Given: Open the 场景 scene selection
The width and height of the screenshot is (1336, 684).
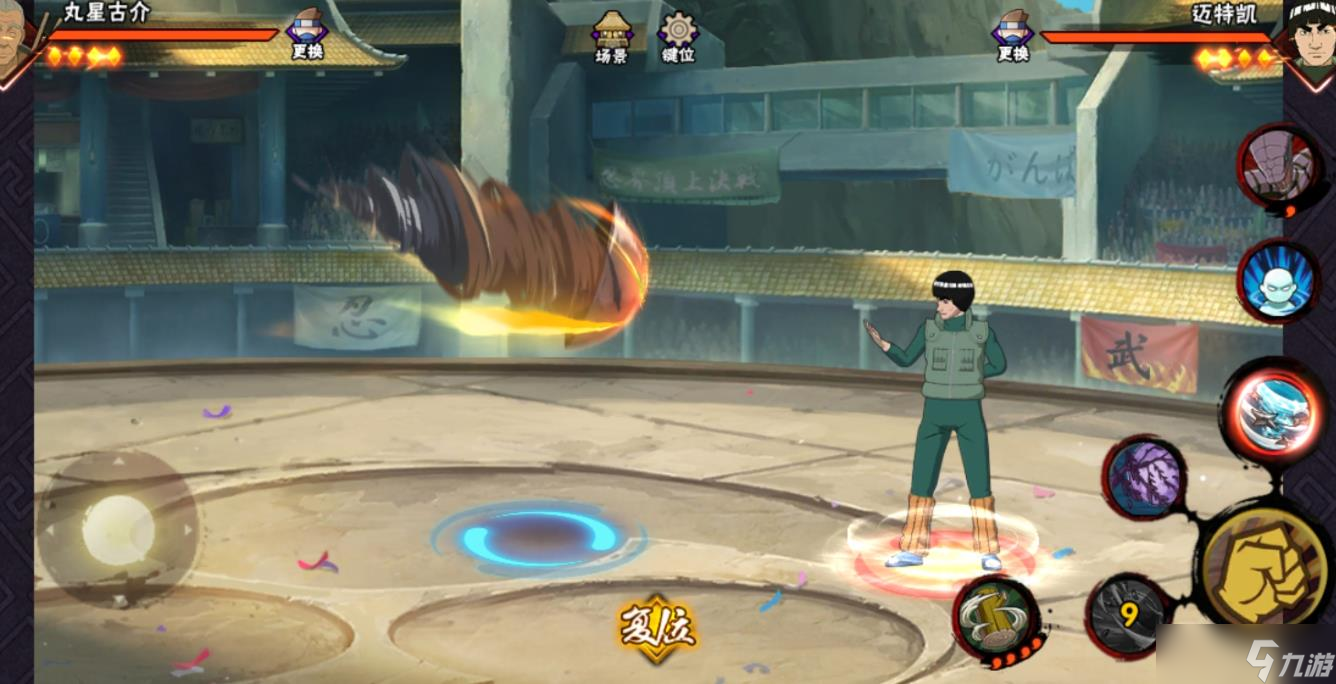Looking at the screenshot, I should click(x=611, y=37).
